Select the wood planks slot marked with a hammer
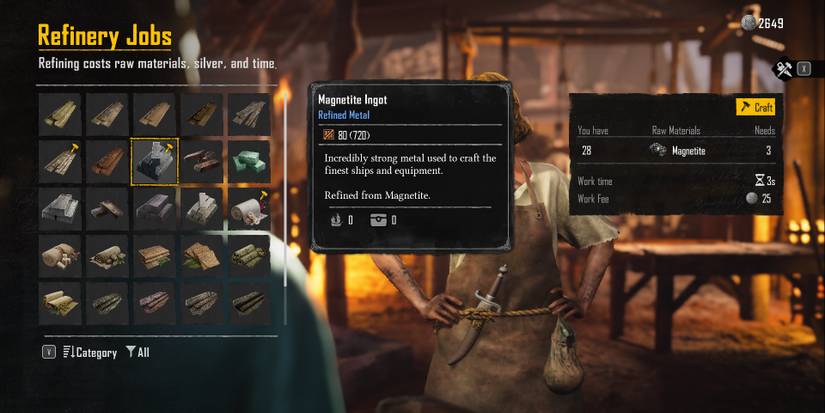 (x=60, y=162)
